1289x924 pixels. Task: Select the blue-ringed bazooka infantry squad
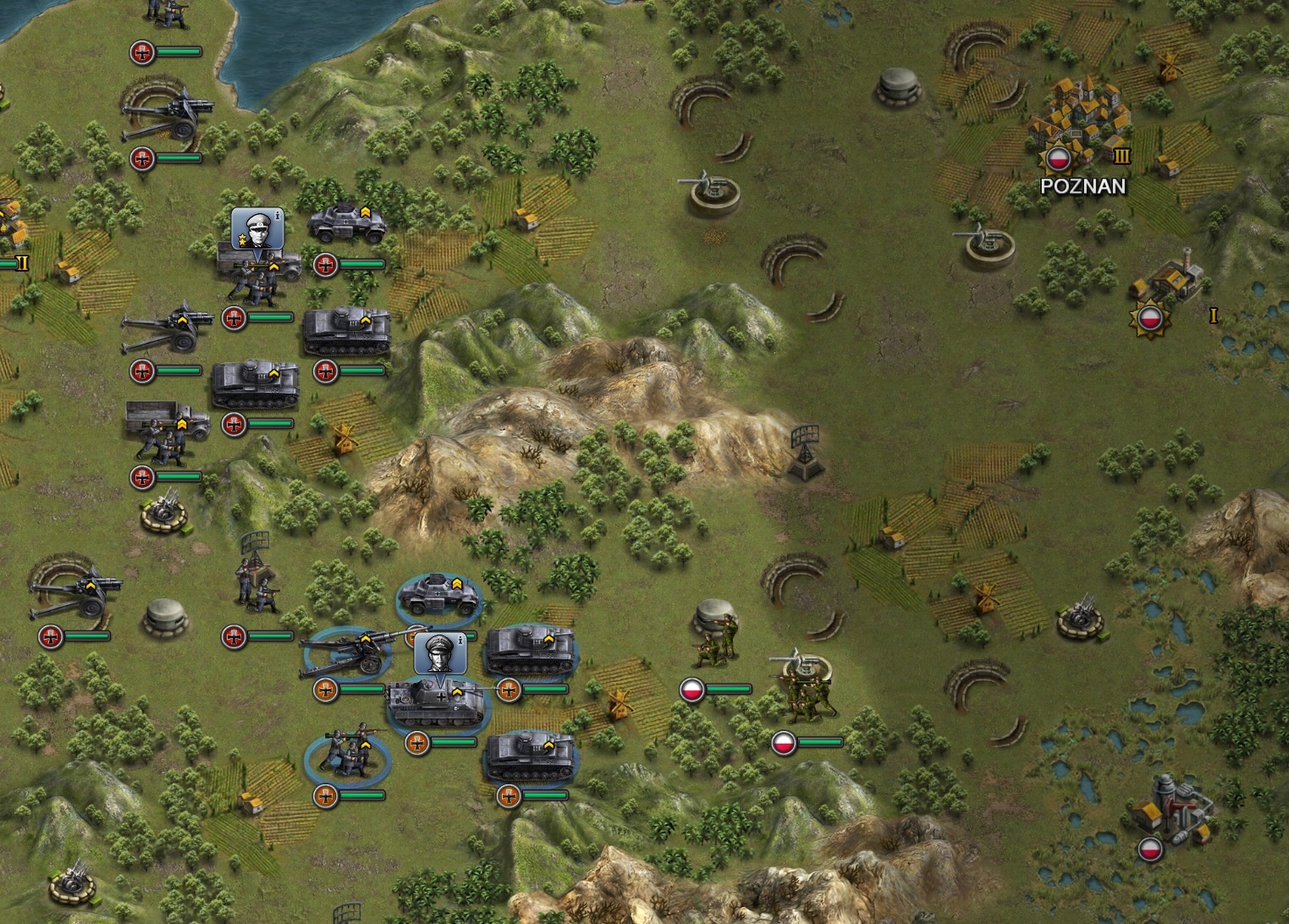click(346, 755)
